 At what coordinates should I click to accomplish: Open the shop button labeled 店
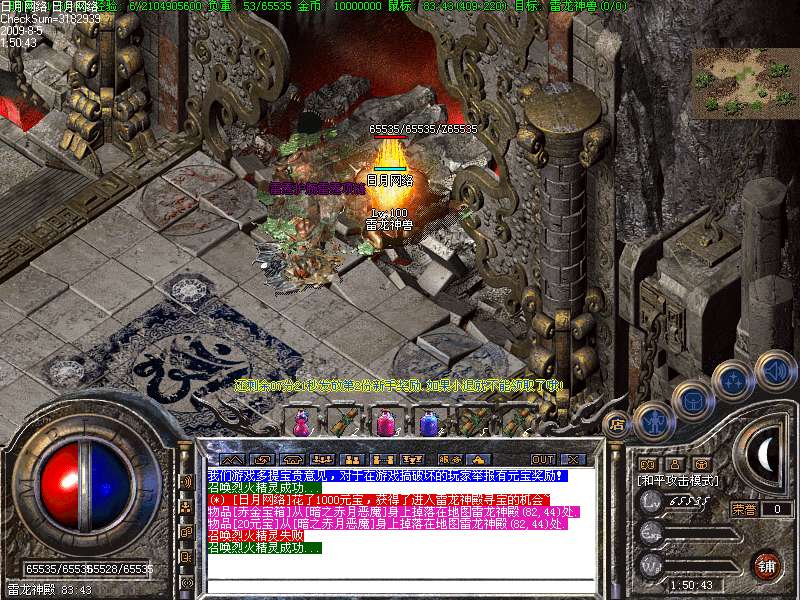point(617,423)
